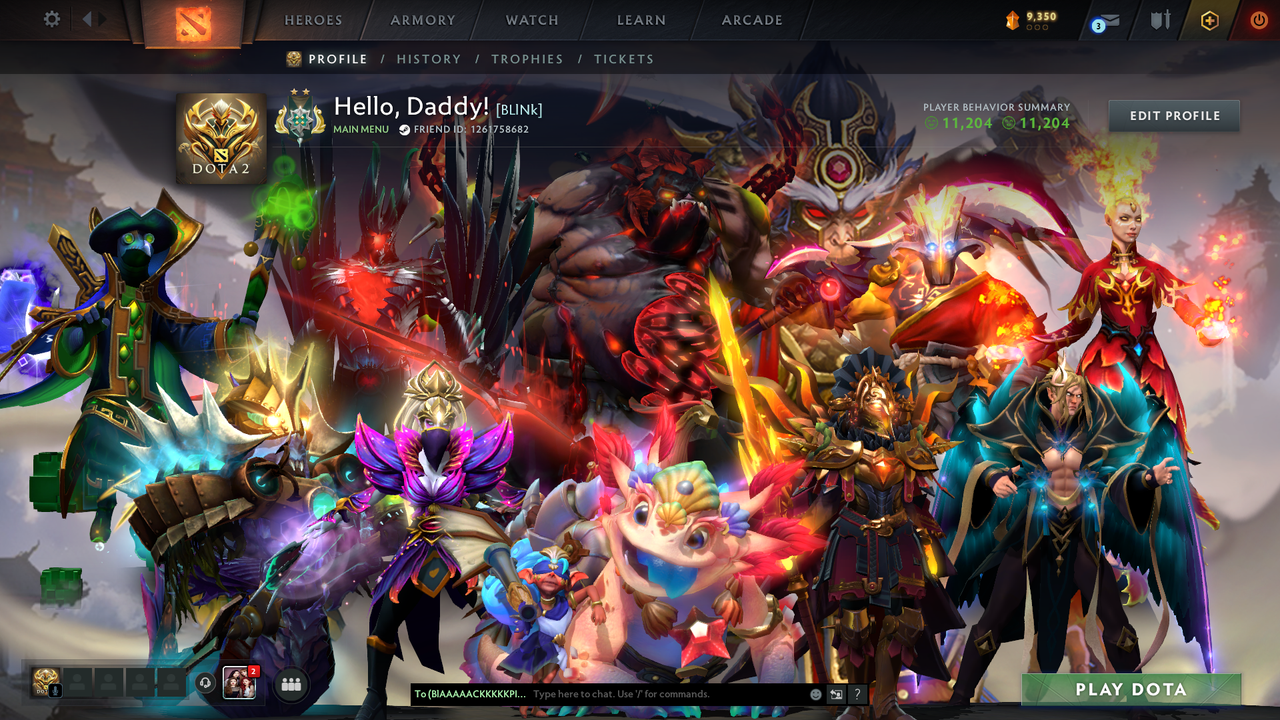The width and height of the screenshot is (1280, 720).
Task: Click the voice chat headset icon
Action: 205,682
